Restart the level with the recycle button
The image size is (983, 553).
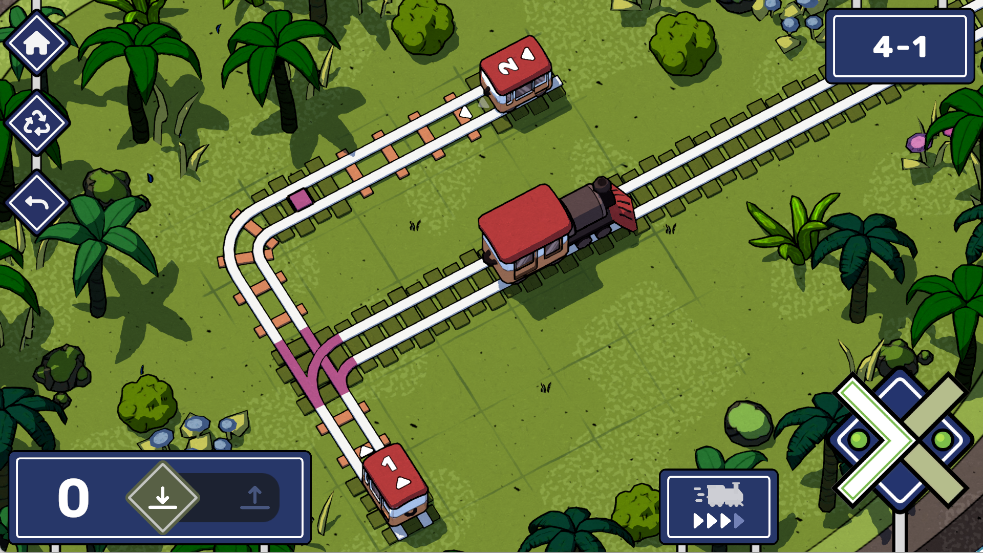37,123
